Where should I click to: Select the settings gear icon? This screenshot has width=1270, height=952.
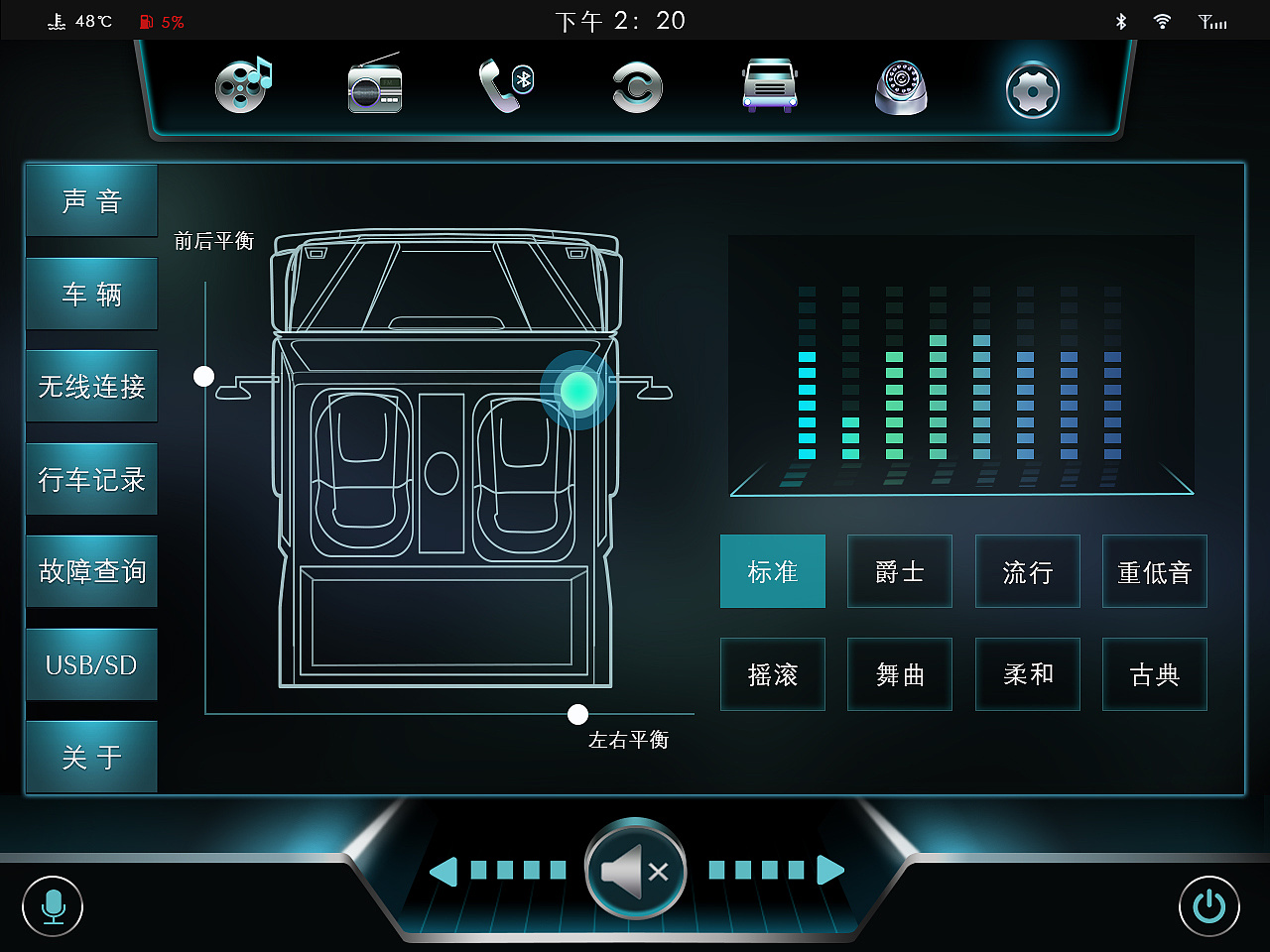tap(1032, 89)
